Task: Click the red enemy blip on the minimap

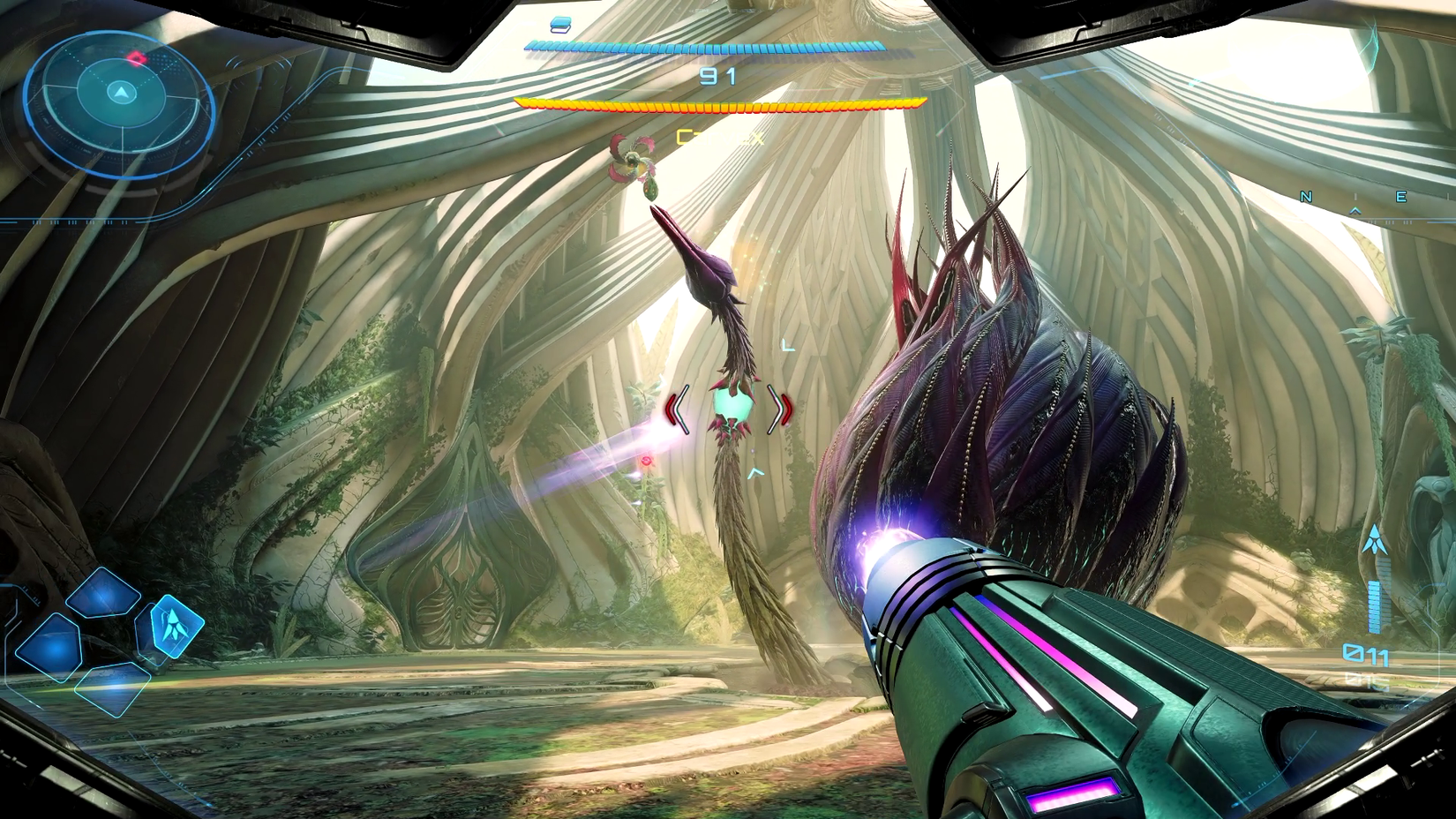Action: (137, 56)
